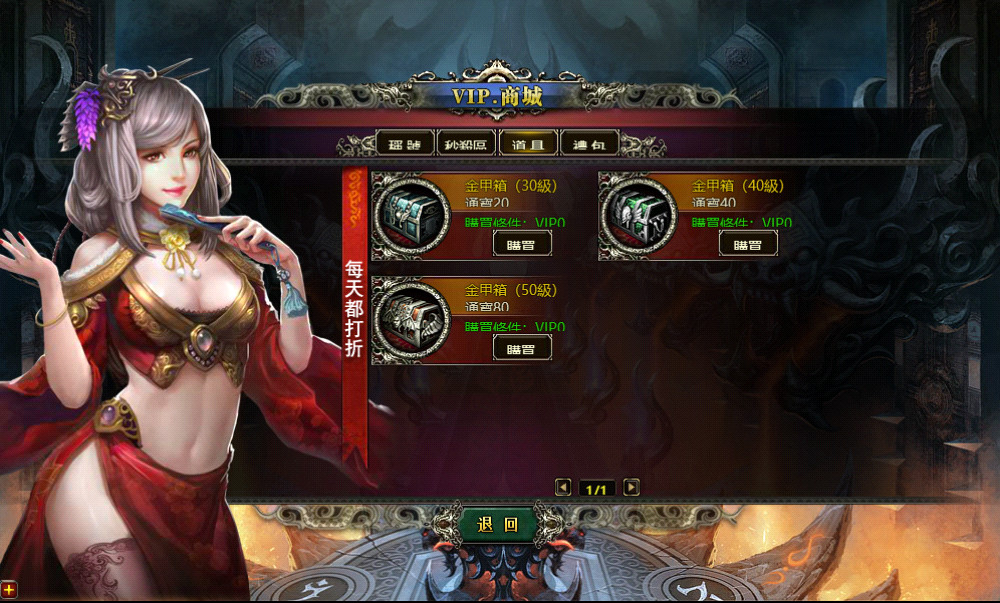Select the level 30 teal chest icon
This screenshot has height=603, width=1000.
[x=411, y=215]
